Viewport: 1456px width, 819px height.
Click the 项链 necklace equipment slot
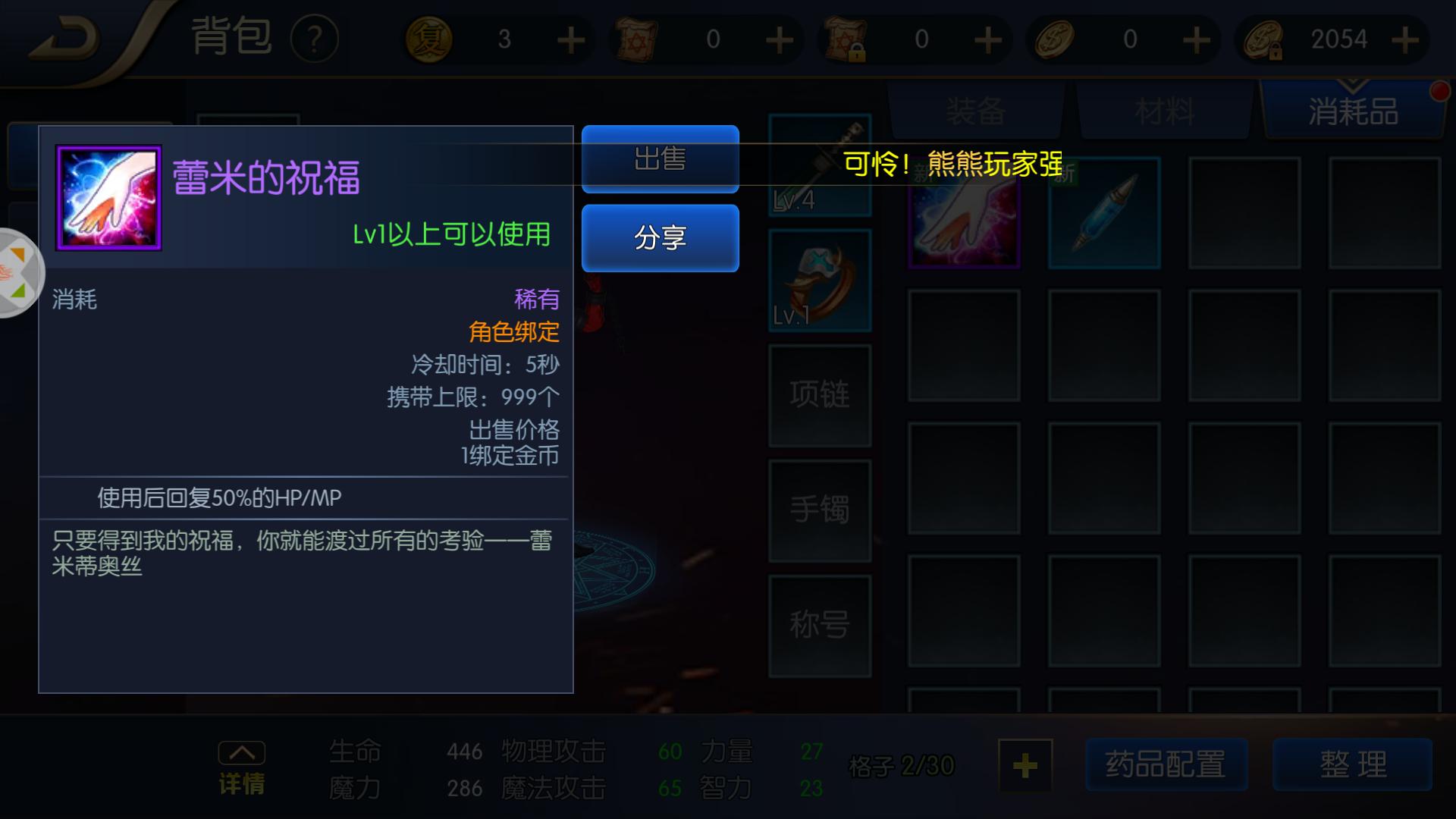(x=820, y=394)
